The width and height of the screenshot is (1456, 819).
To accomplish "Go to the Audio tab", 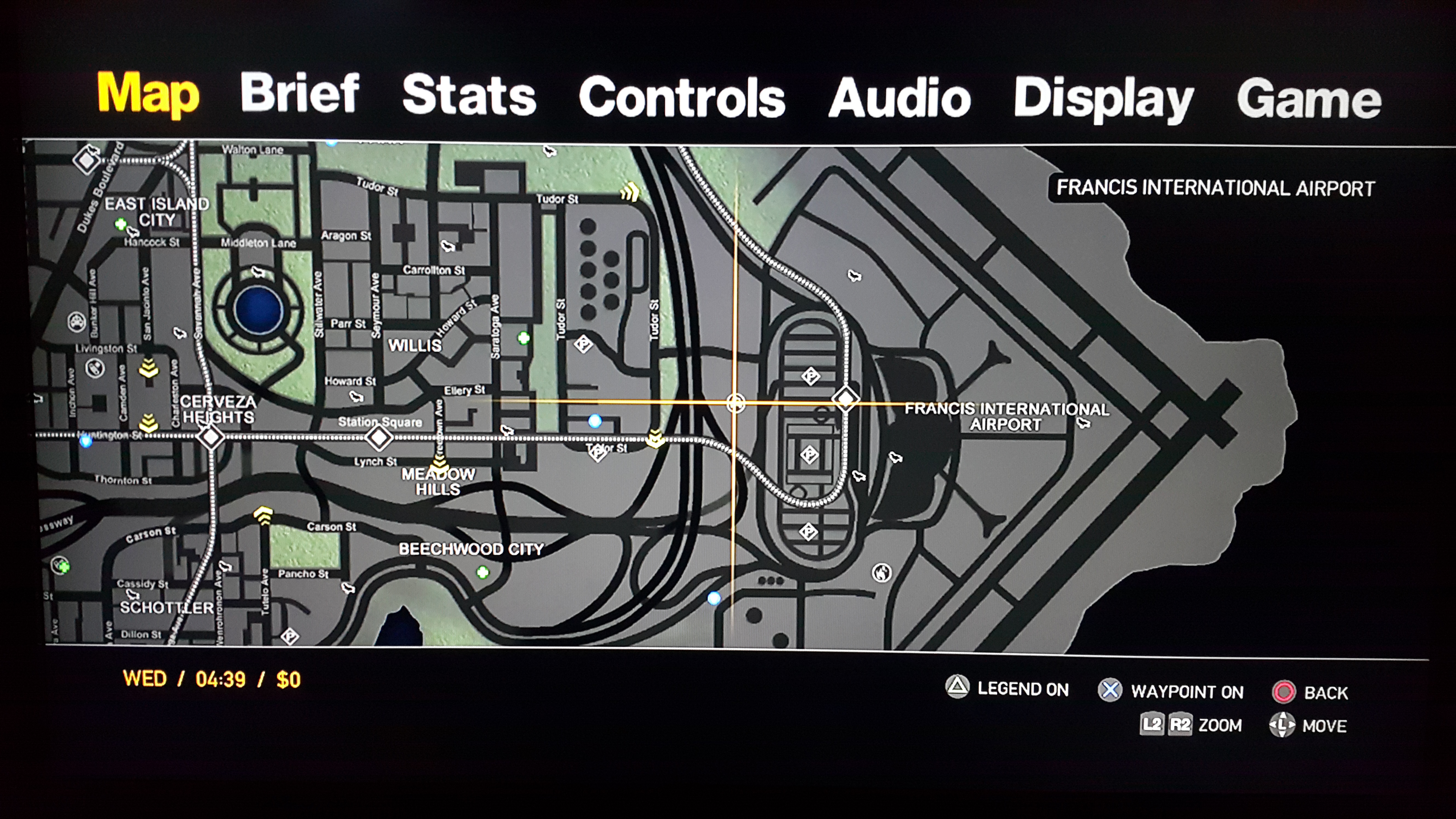I will pyautogui.click(x=899, y=98).
